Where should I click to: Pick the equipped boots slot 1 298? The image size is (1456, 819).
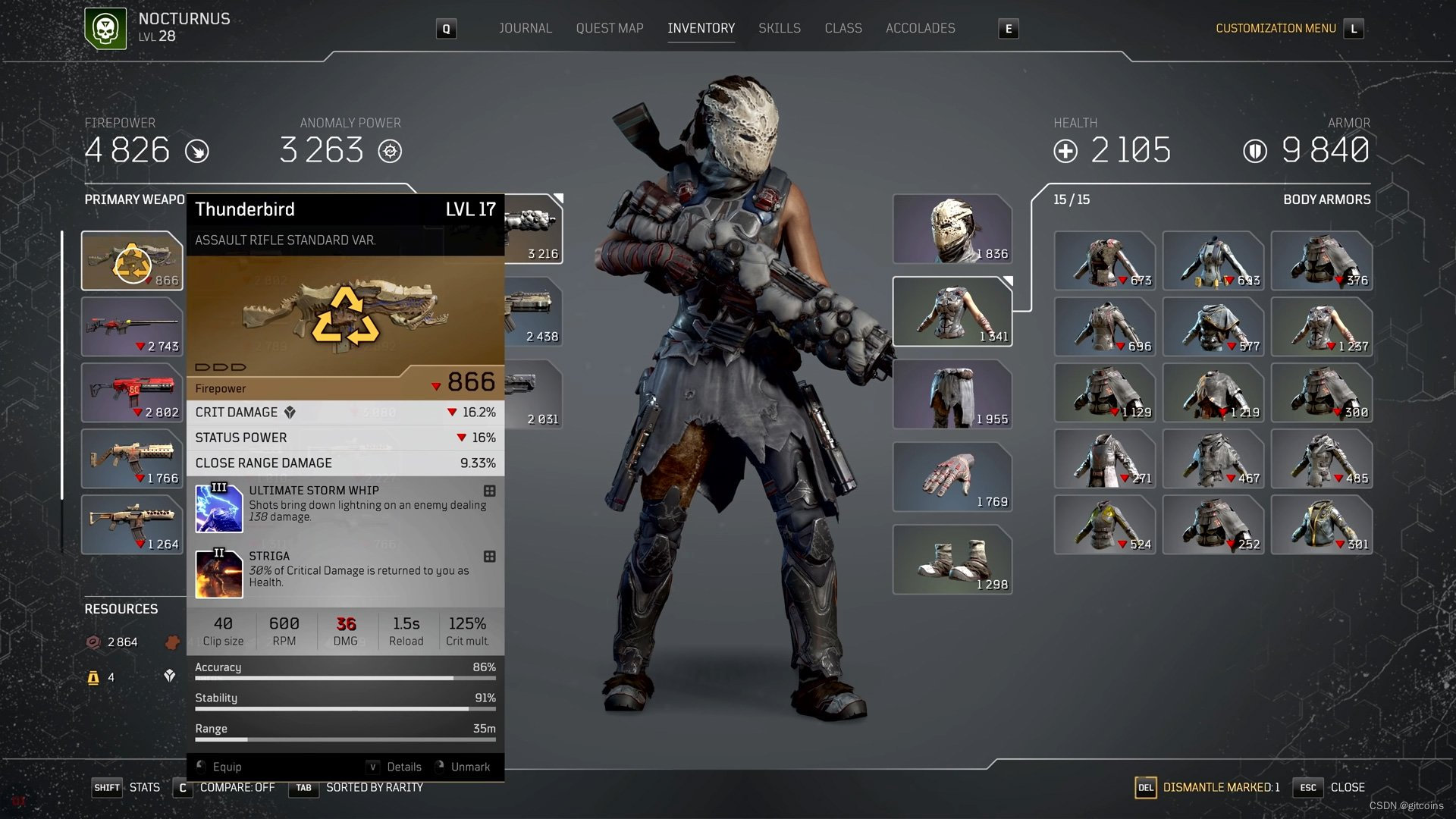[952, 560]
